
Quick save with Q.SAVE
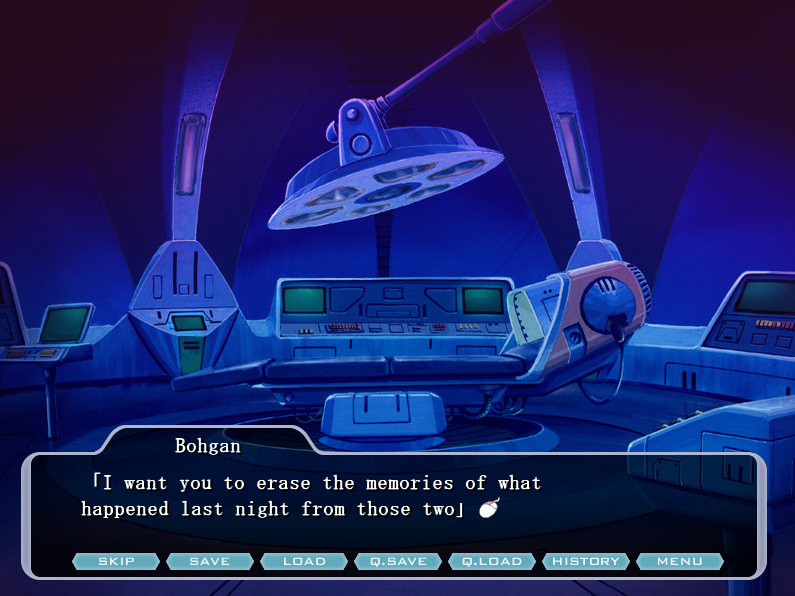[398, 561]
